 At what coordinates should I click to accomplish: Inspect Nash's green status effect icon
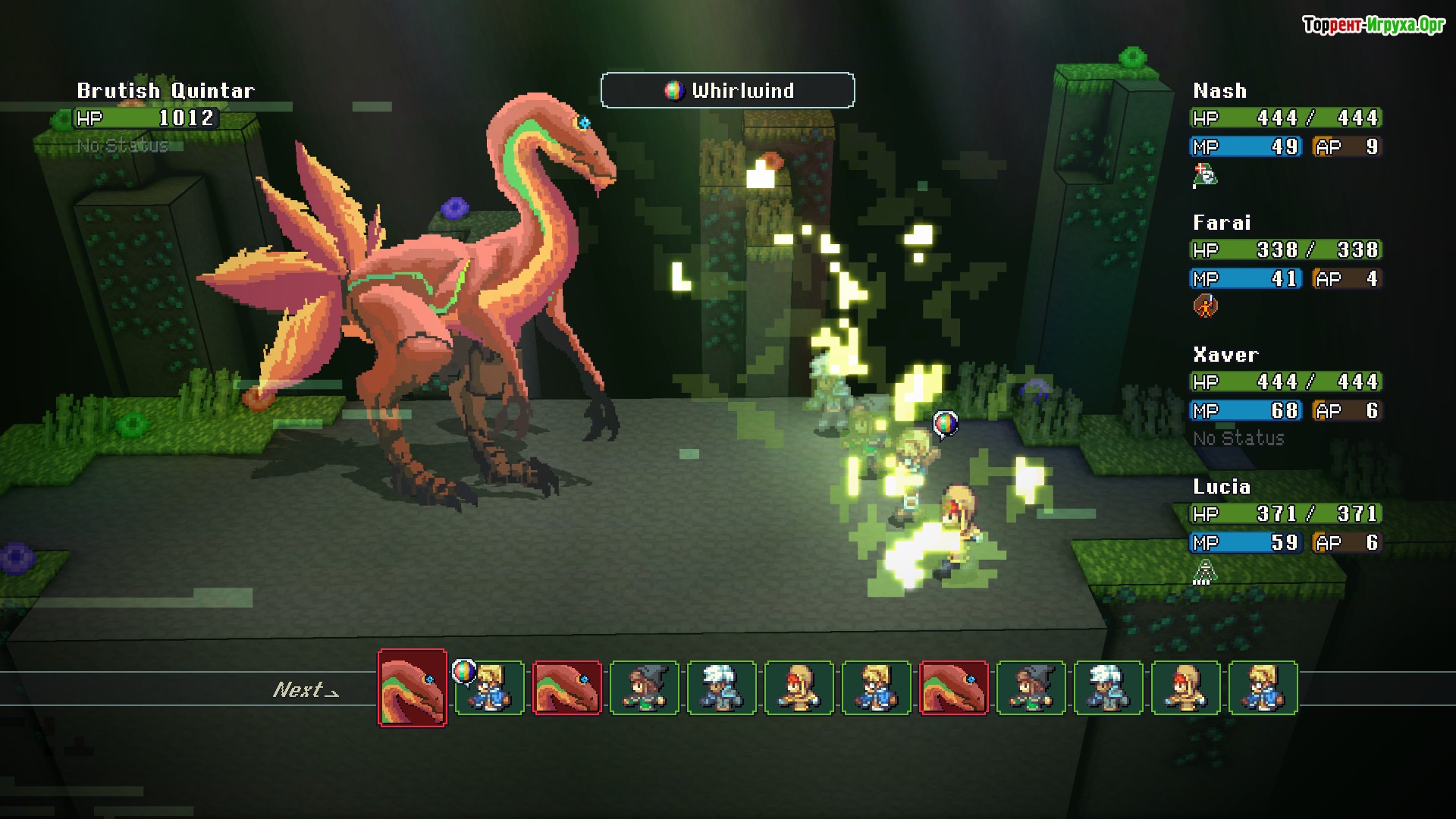[x=1204, y=175]
